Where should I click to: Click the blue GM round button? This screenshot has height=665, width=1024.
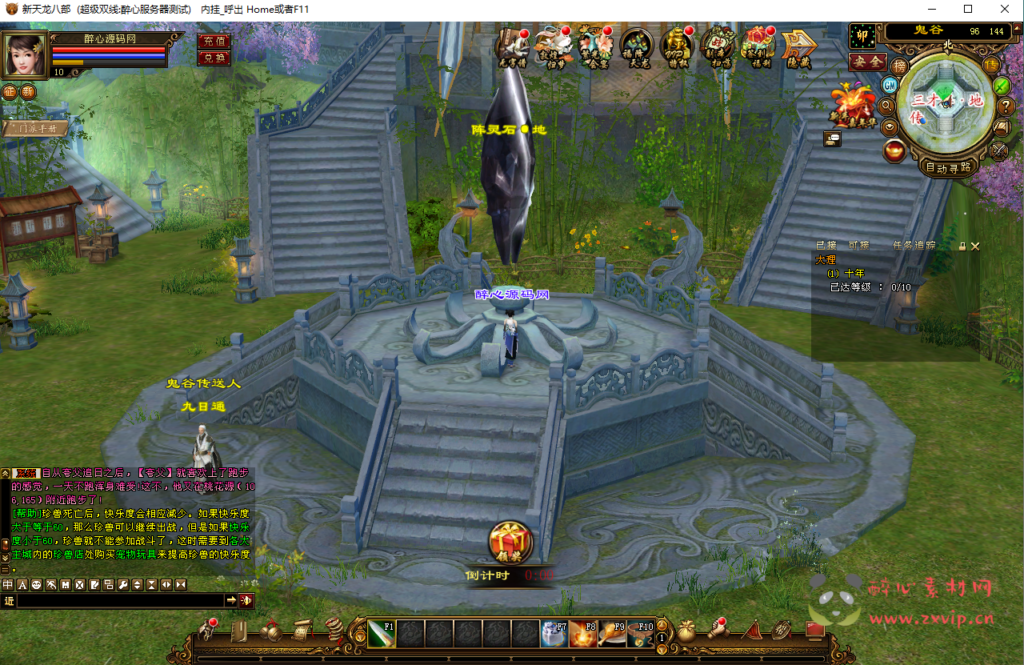coord(887,84)
